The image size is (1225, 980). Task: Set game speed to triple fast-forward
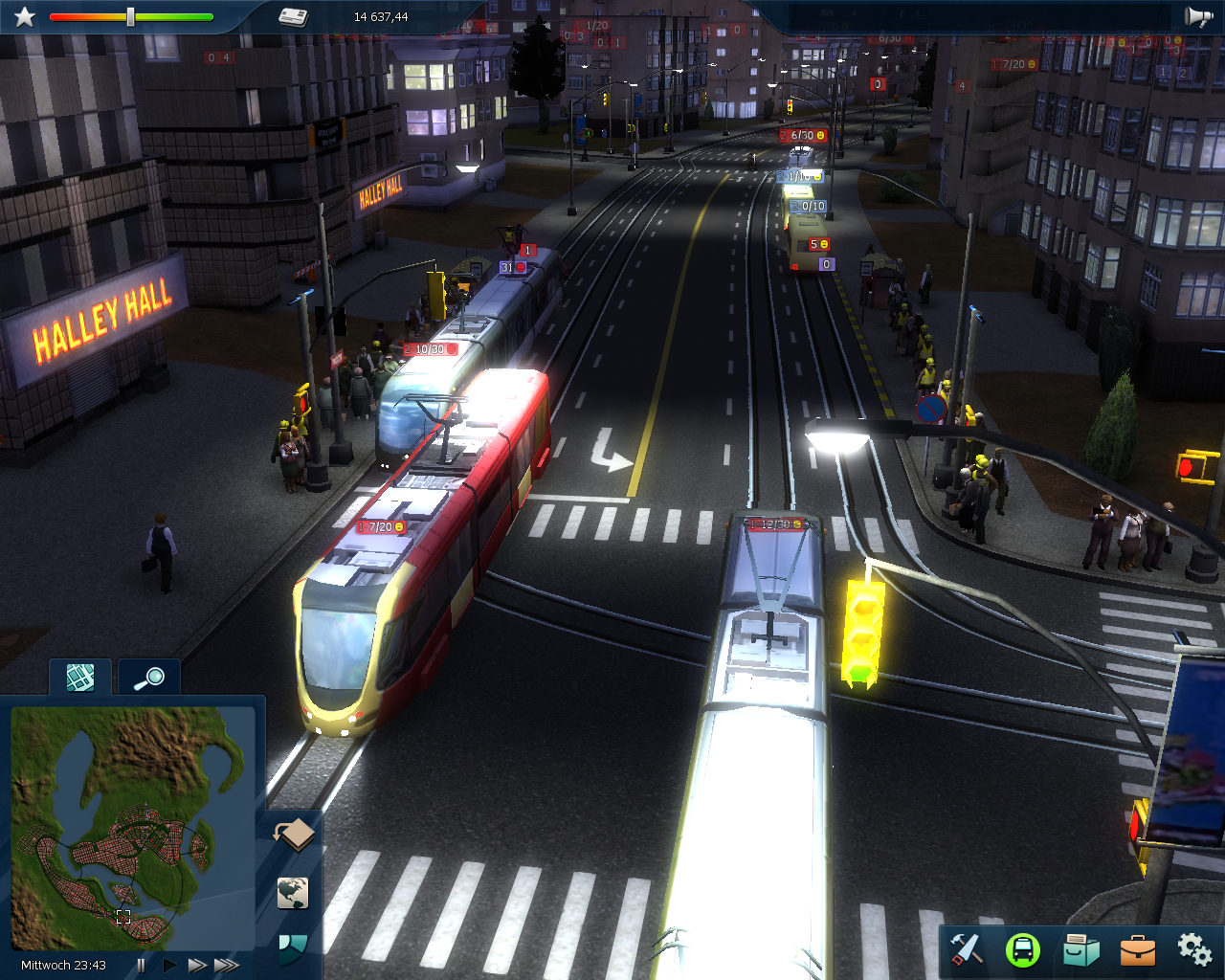point(227,965)
